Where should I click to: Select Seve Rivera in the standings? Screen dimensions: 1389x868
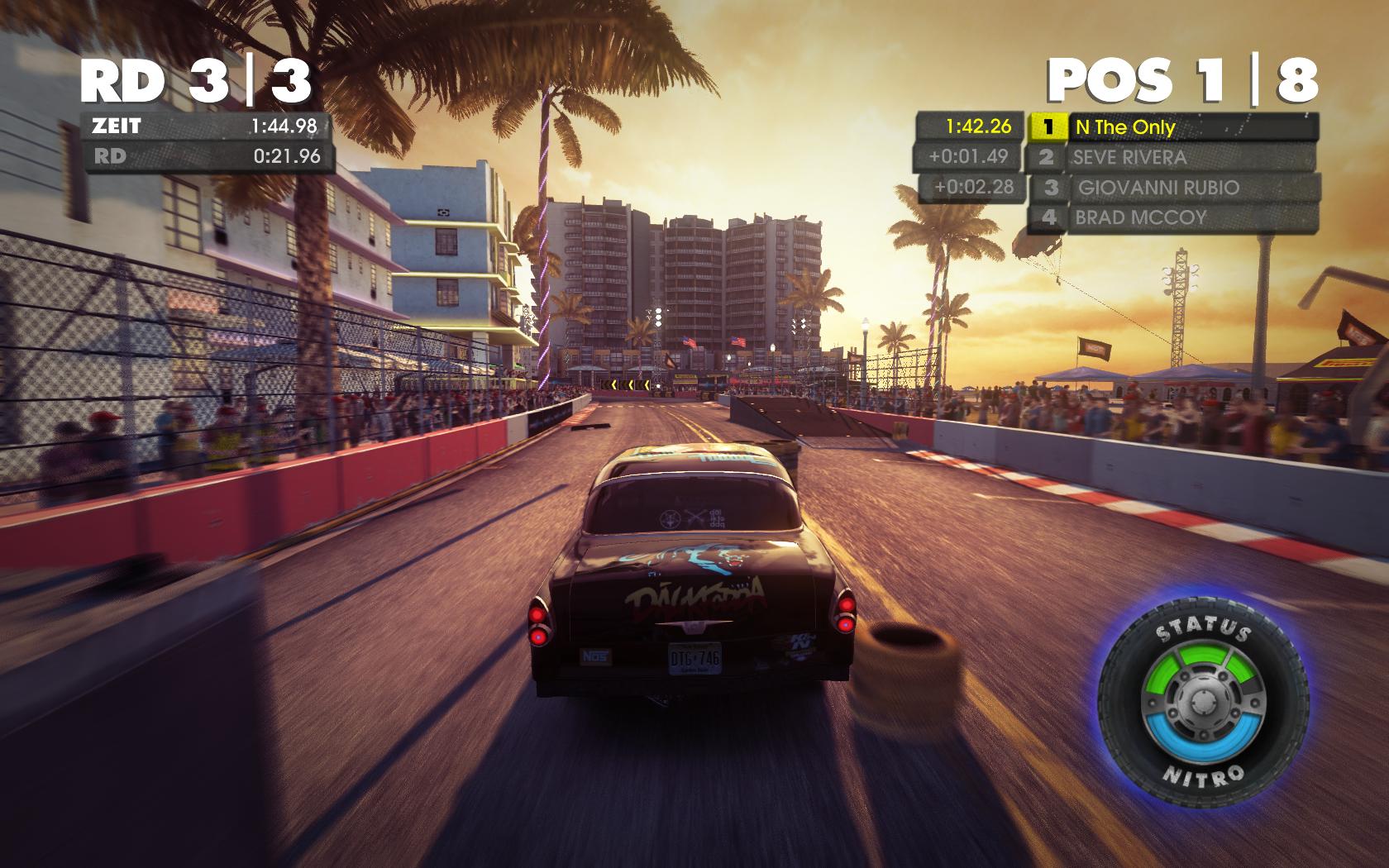(x=1171, y=157)
